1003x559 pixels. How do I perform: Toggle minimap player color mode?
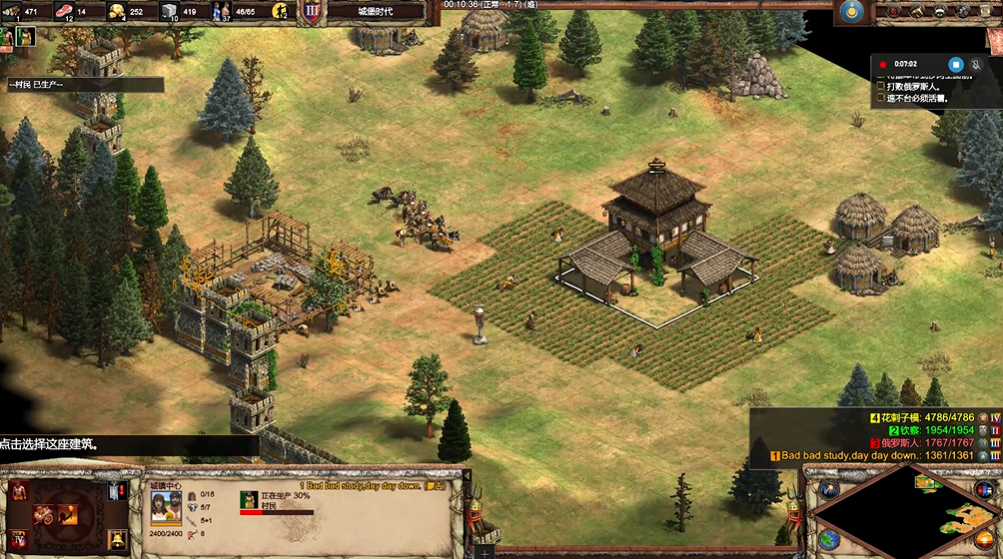[984, 489]
